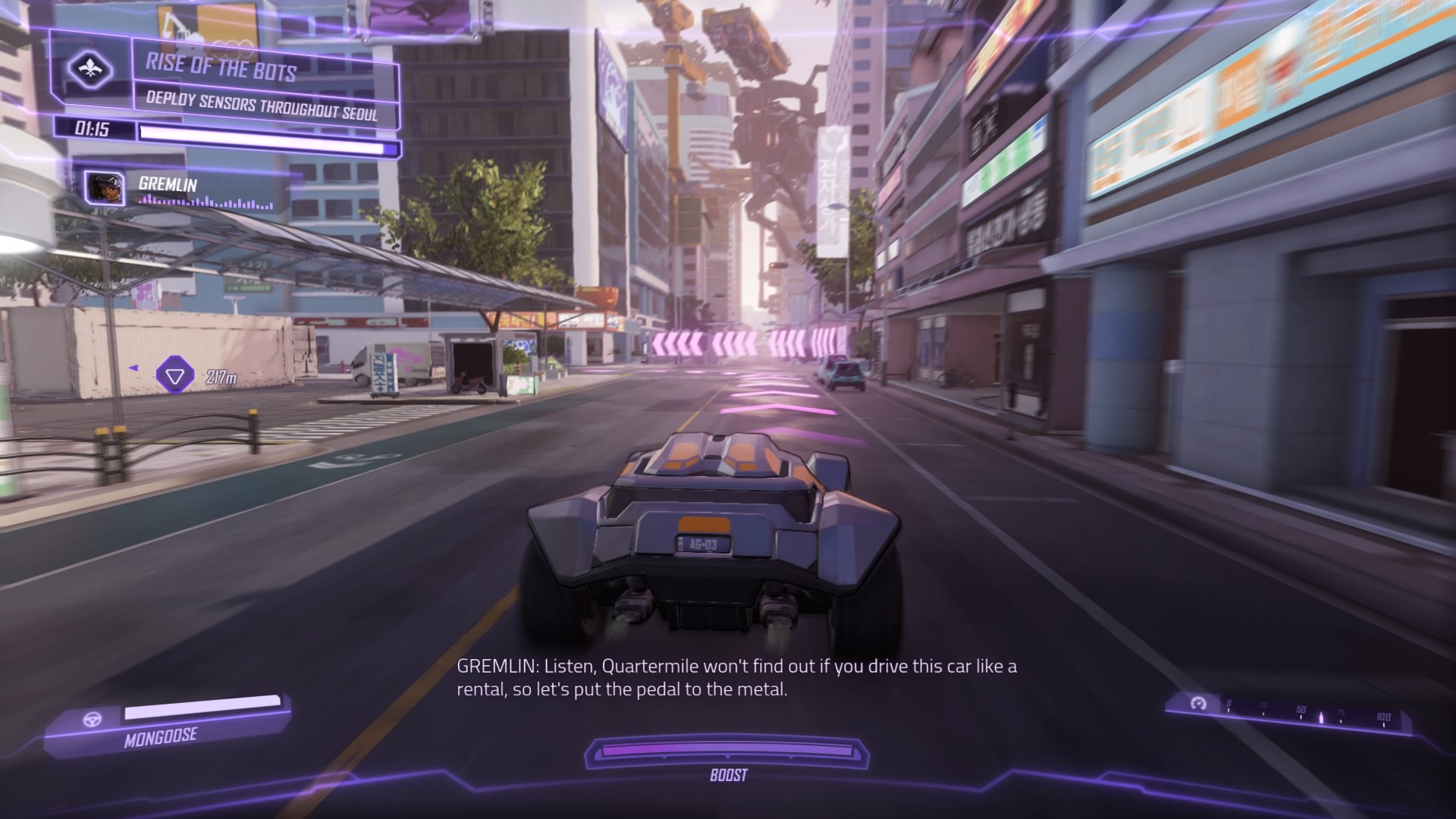
Task: Click the speedometer gauge icon
Action: pos(1198,704)
